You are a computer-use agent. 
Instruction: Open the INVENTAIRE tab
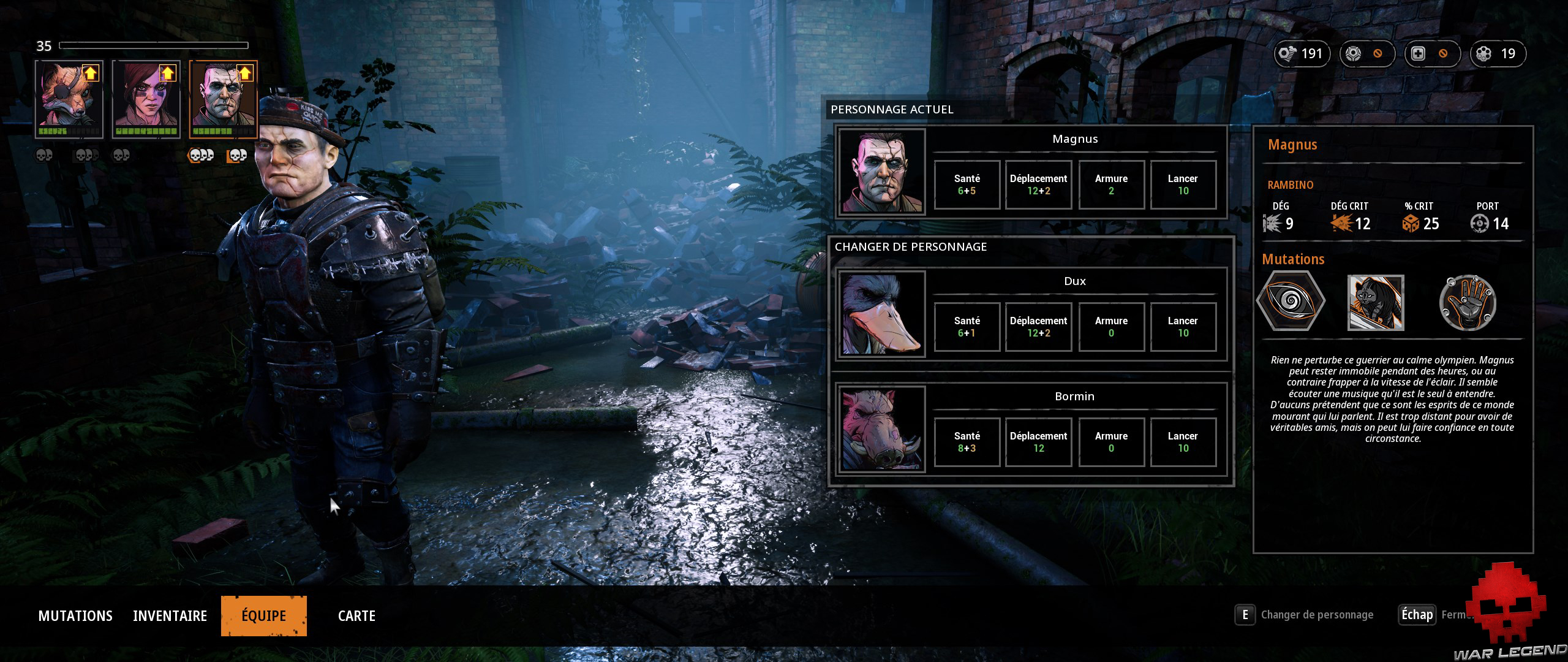(x=170, y=615)
